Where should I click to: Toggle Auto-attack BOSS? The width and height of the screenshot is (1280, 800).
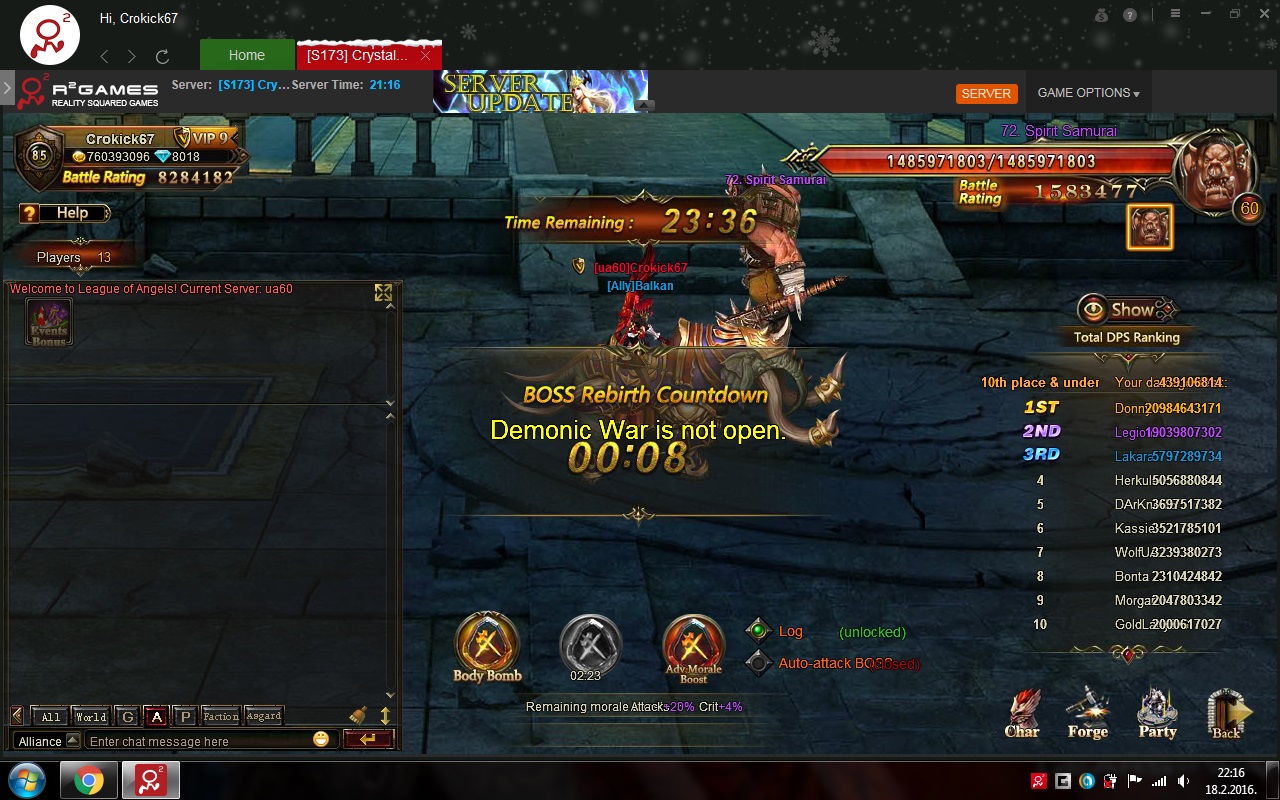(759, 662)
